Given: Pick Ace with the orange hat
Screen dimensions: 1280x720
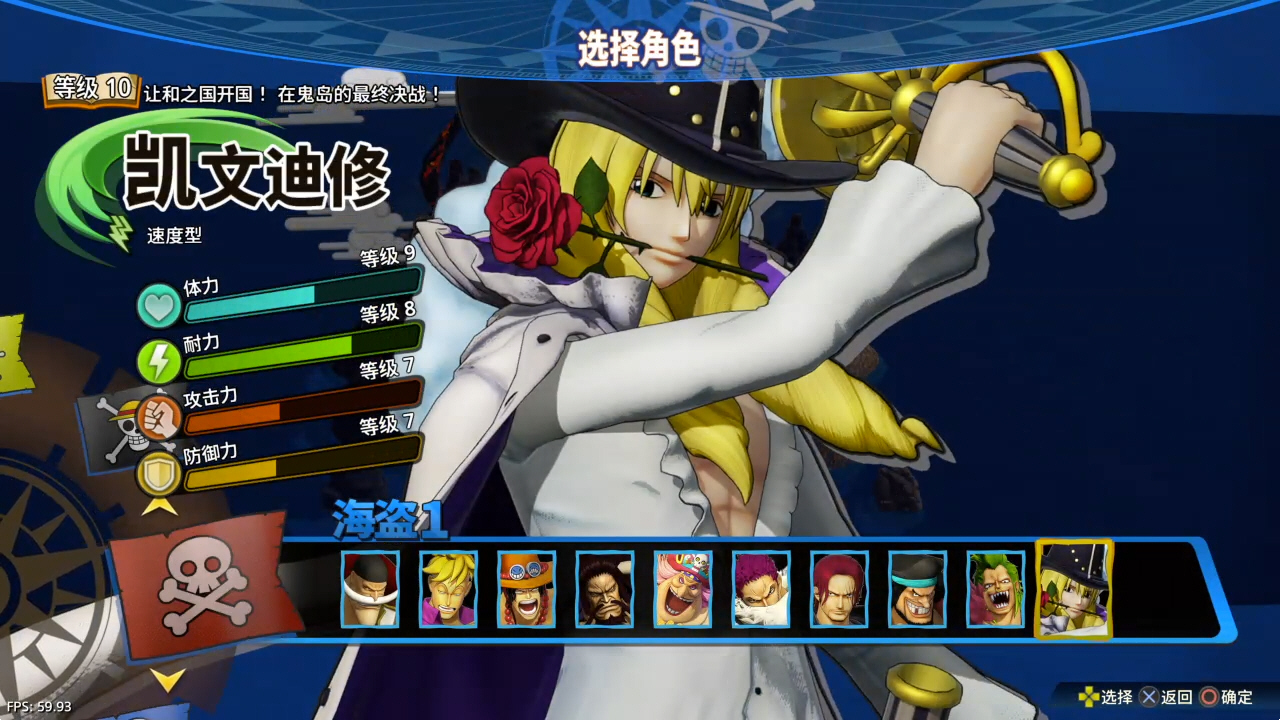Looking at the screenshot, I should click(526, 589).
